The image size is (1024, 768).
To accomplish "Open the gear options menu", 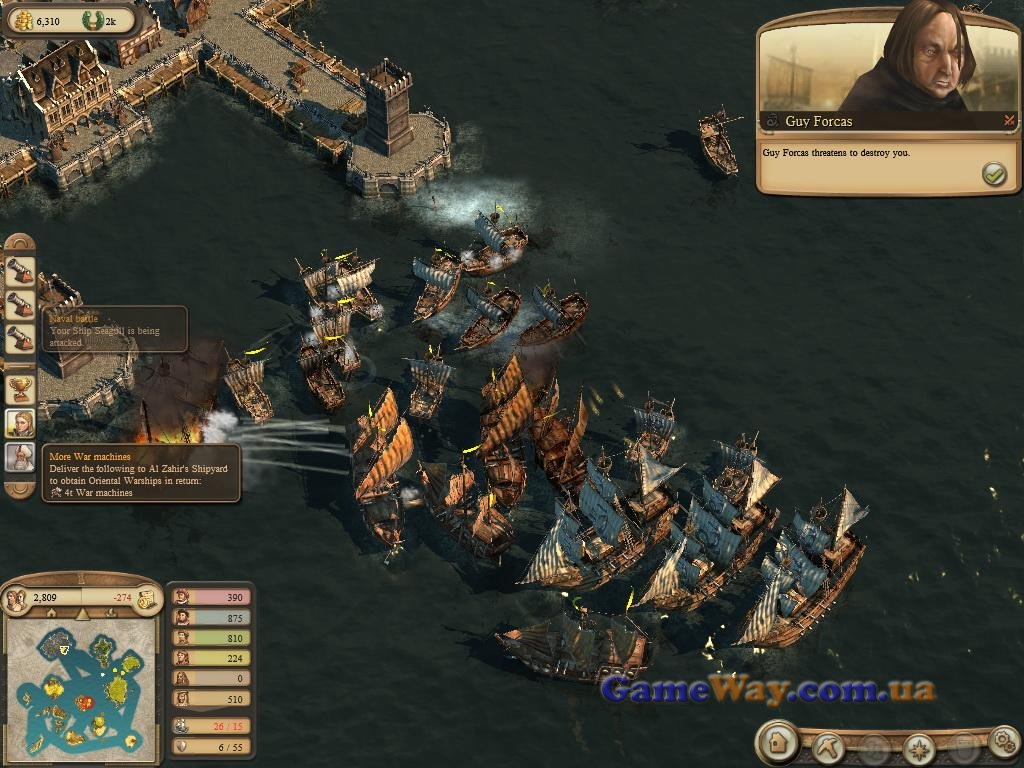I will point(1003,742).
